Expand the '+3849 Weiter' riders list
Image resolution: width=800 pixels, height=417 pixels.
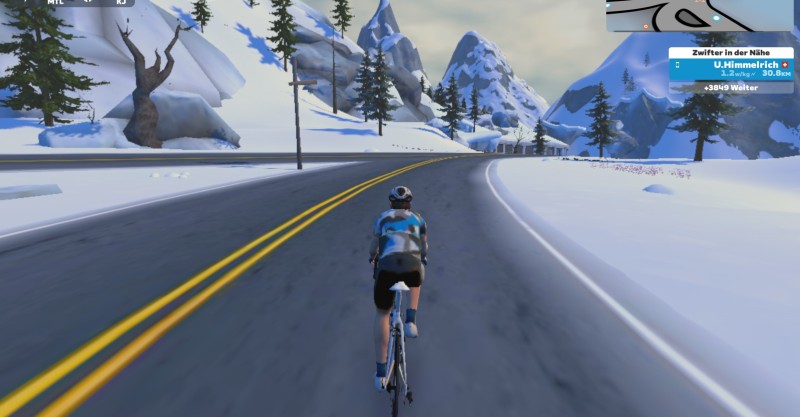[x=731, y=88]
